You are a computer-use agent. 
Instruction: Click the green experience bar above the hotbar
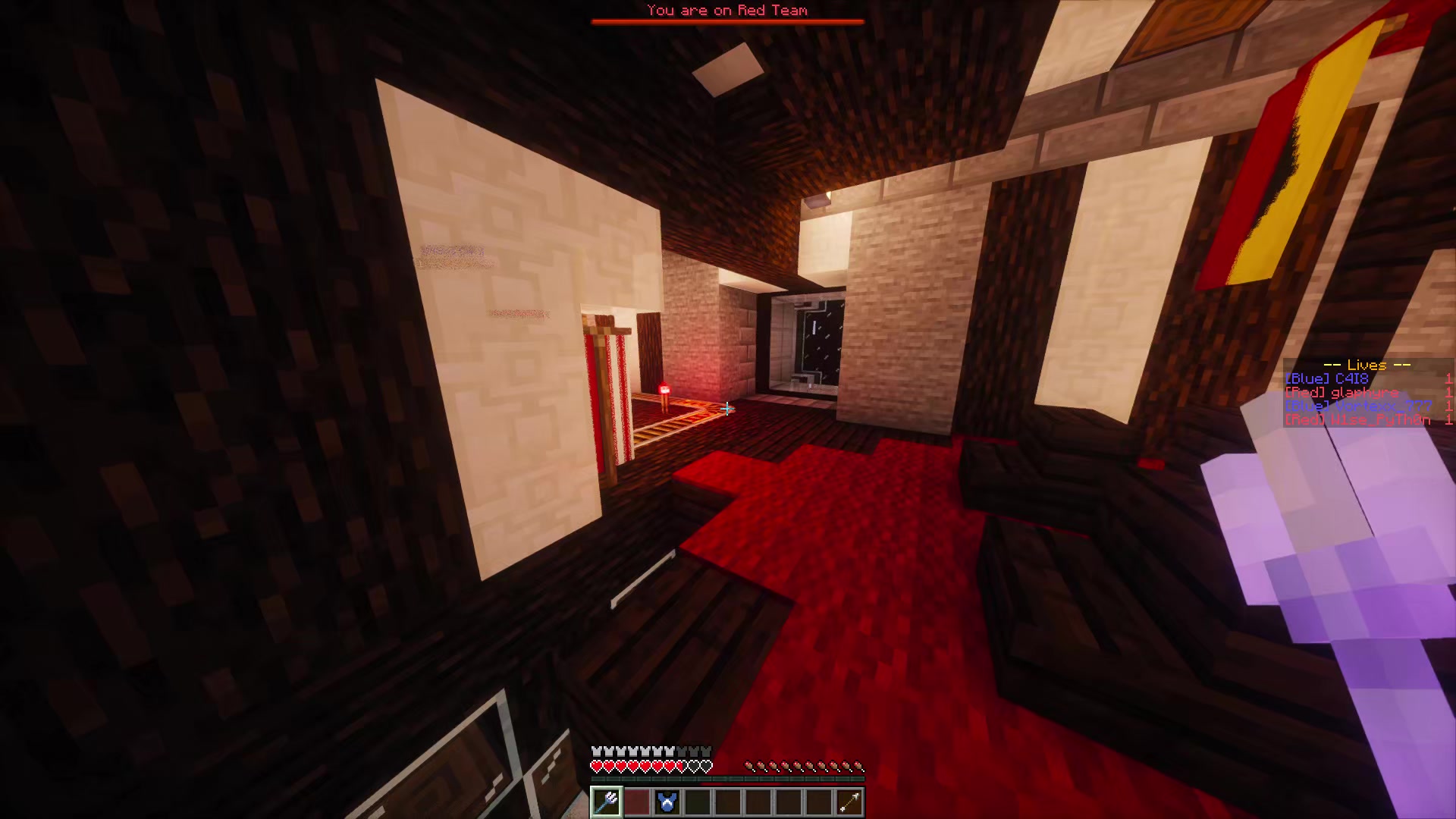click(728, 778)
